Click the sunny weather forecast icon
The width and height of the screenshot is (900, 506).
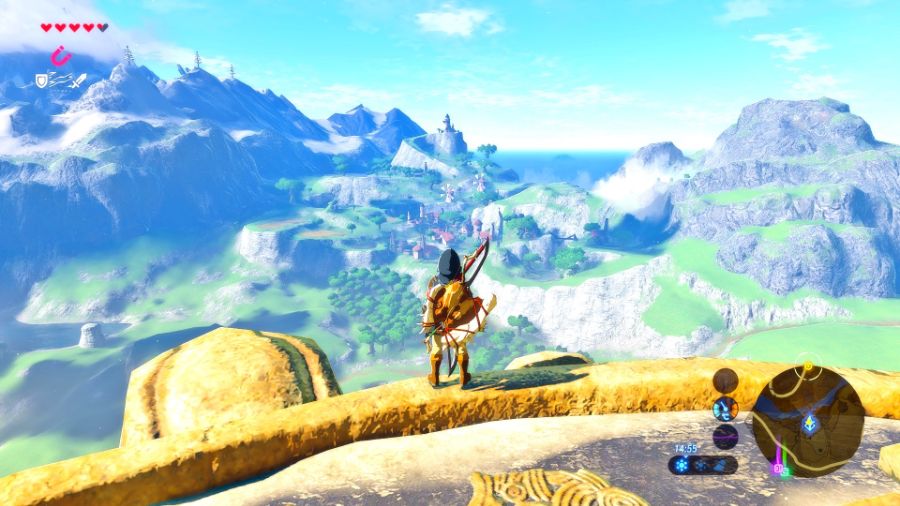(682, 465)
